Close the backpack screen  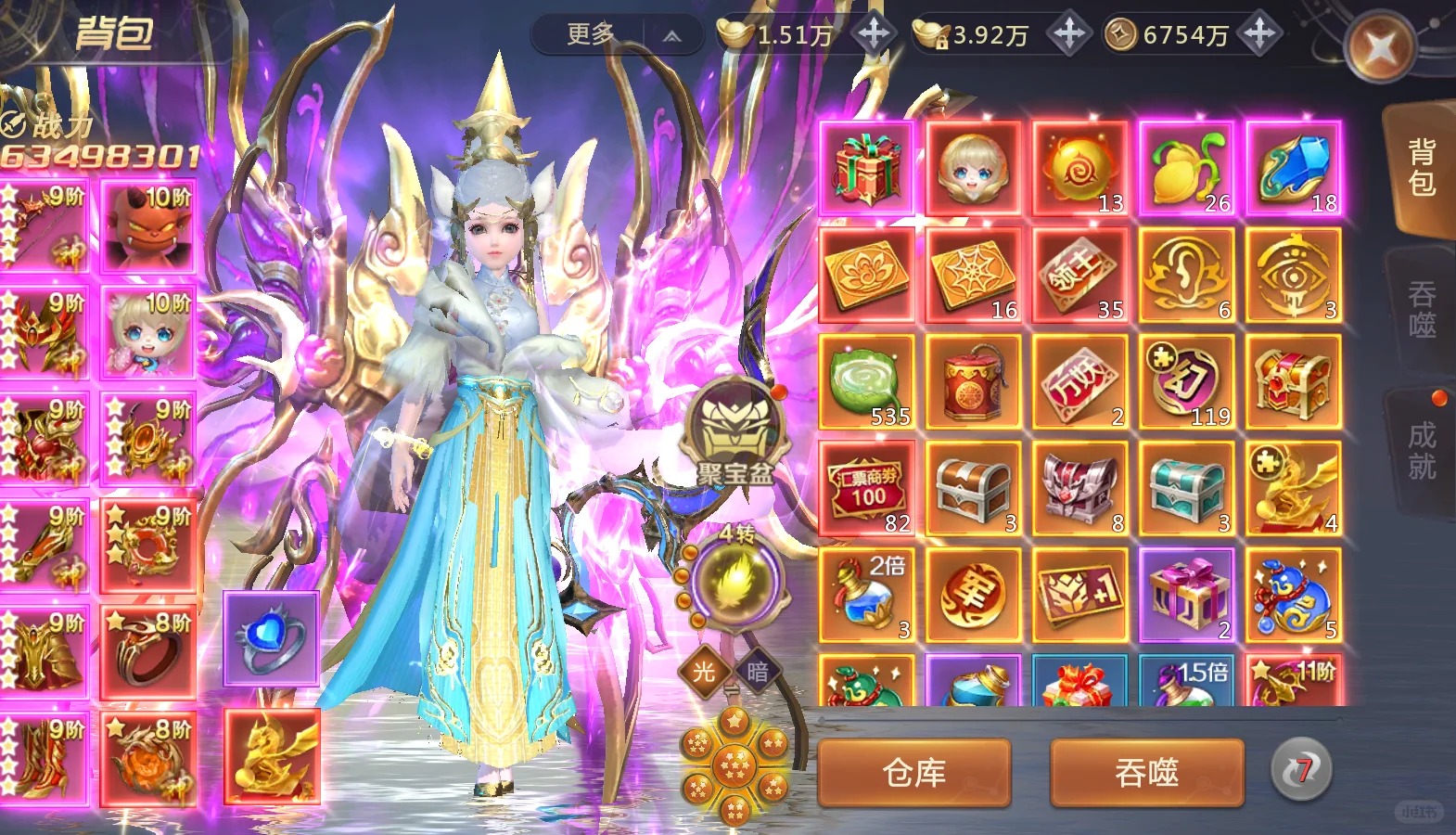coord(1380,47)
